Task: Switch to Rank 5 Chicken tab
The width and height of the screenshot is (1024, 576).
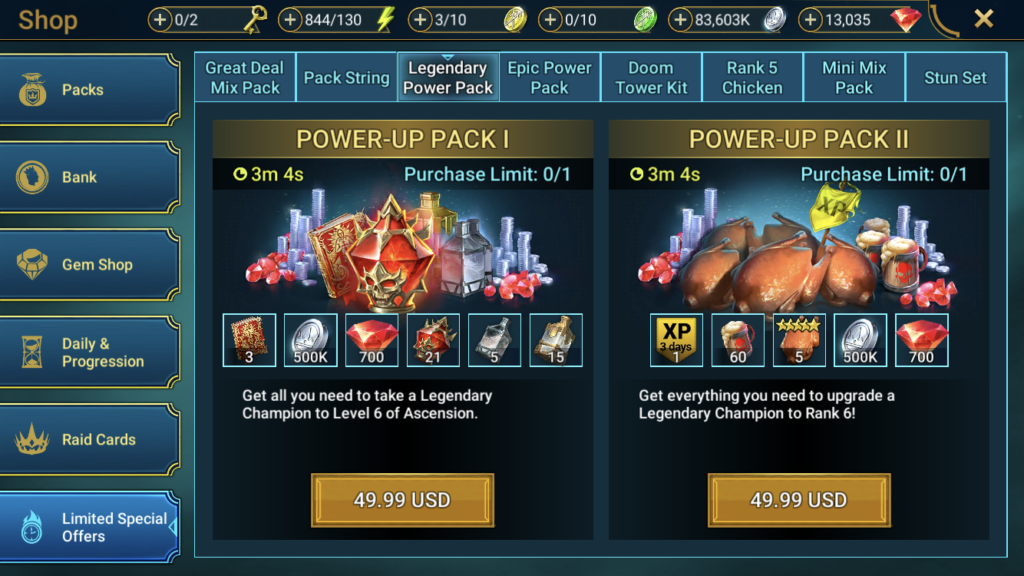Action: tap(752, 78)
